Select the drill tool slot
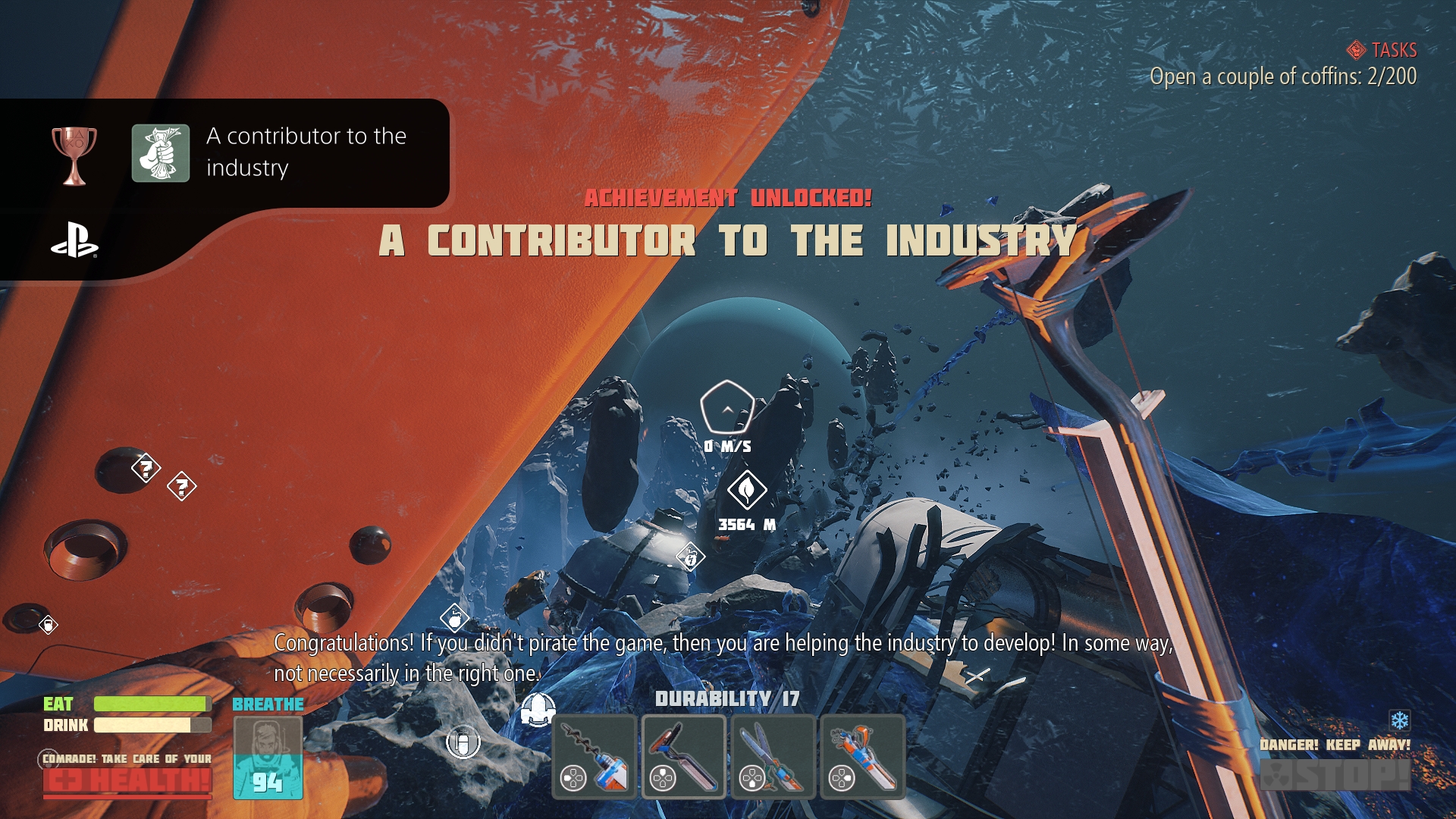 [595, 758]
